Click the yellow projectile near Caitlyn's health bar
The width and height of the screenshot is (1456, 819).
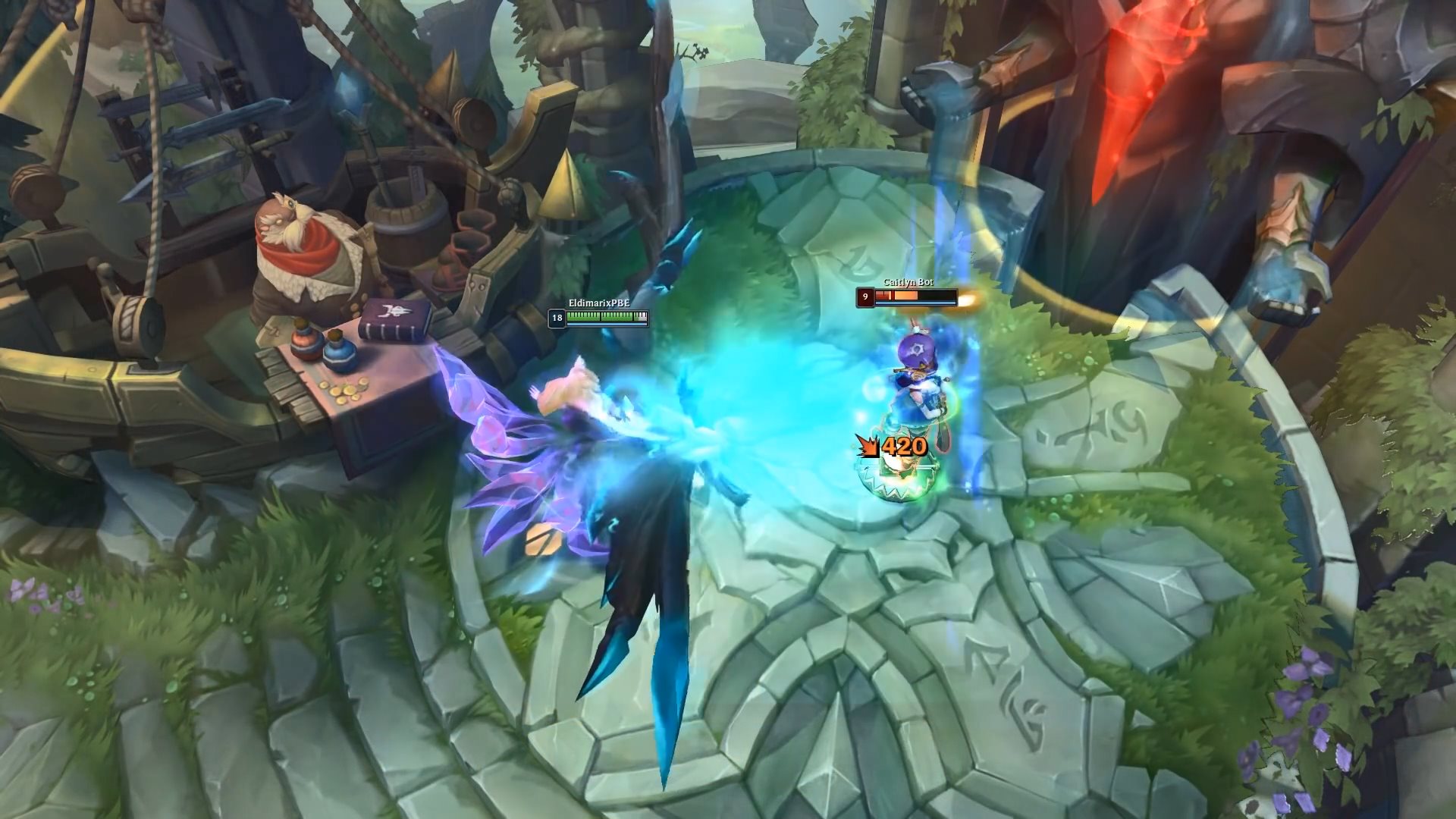pyautogui.click(x=968, y=298)
